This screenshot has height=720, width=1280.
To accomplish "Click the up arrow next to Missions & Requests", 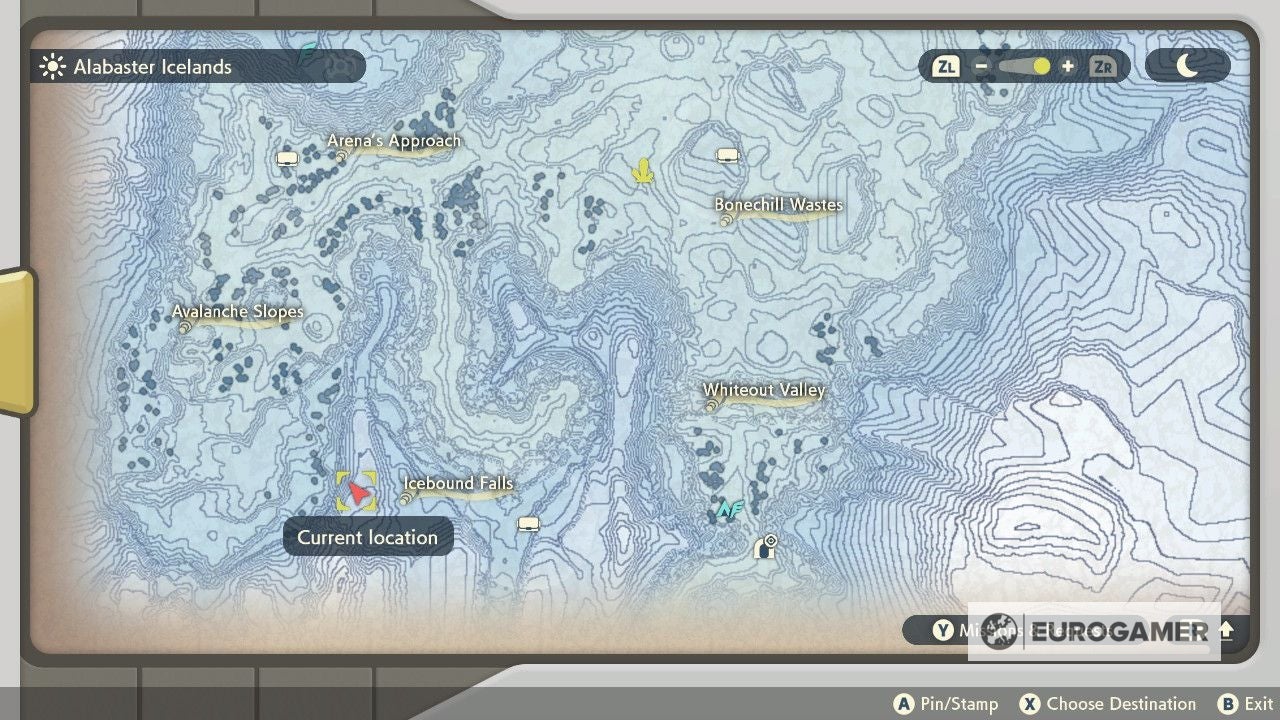I will click(x=1227, y=631).
